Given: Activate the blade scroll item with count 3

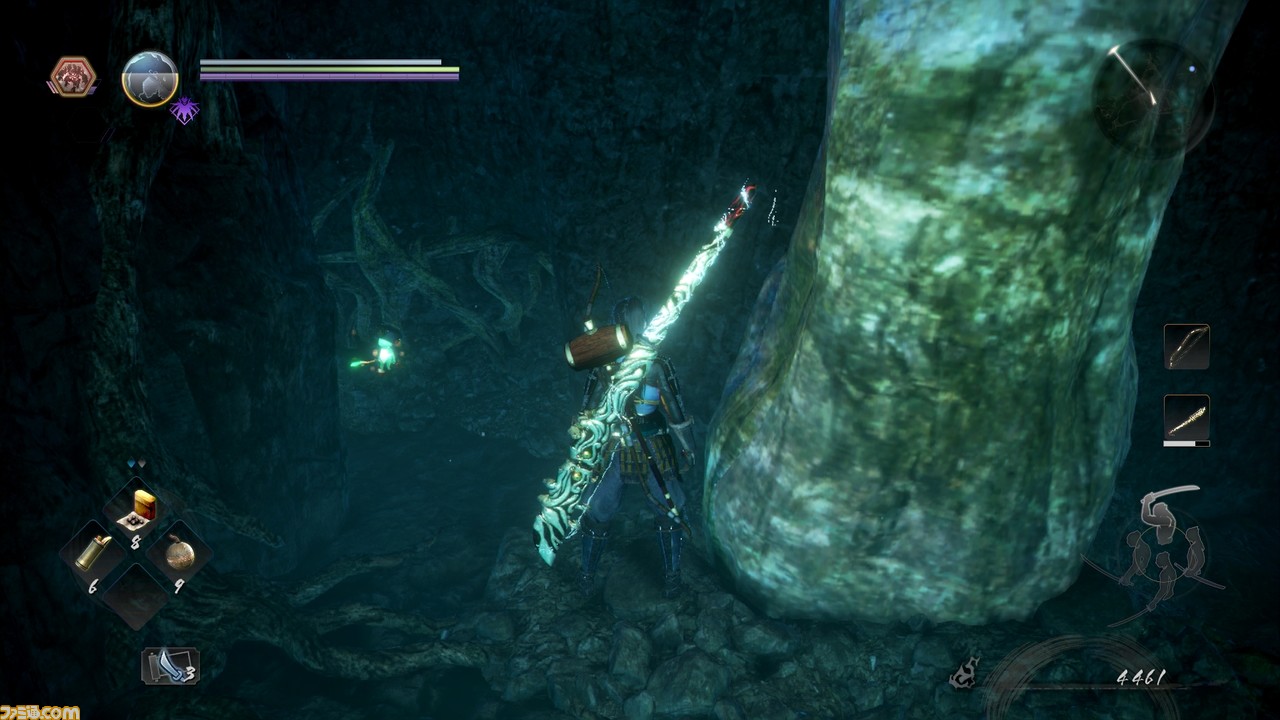Looking at the screenshot, I should coord(170,666).
